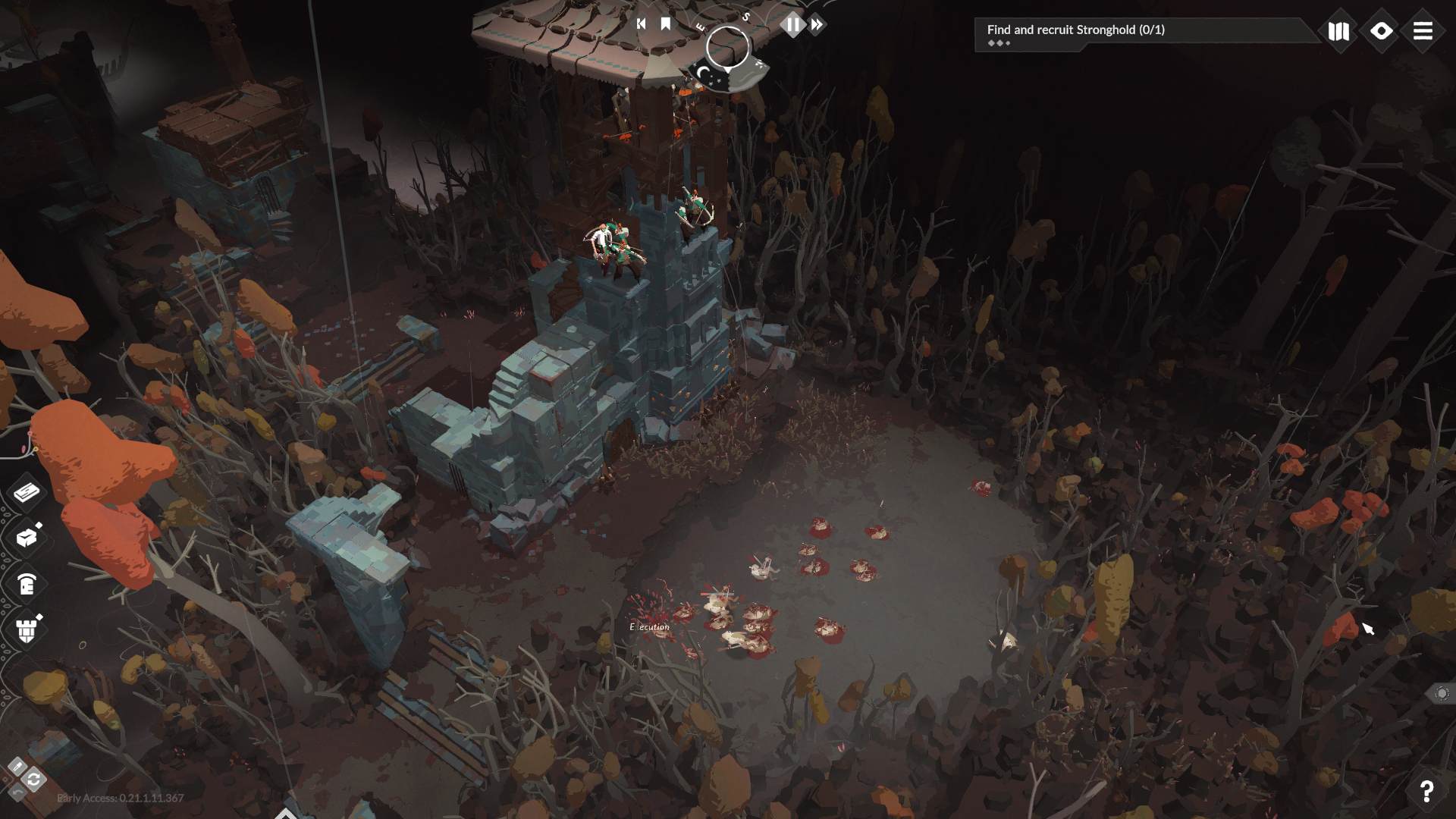Choose the arched doorway building tool
This screenshot has height=819, width=1456.
click(x=27, y=584)
